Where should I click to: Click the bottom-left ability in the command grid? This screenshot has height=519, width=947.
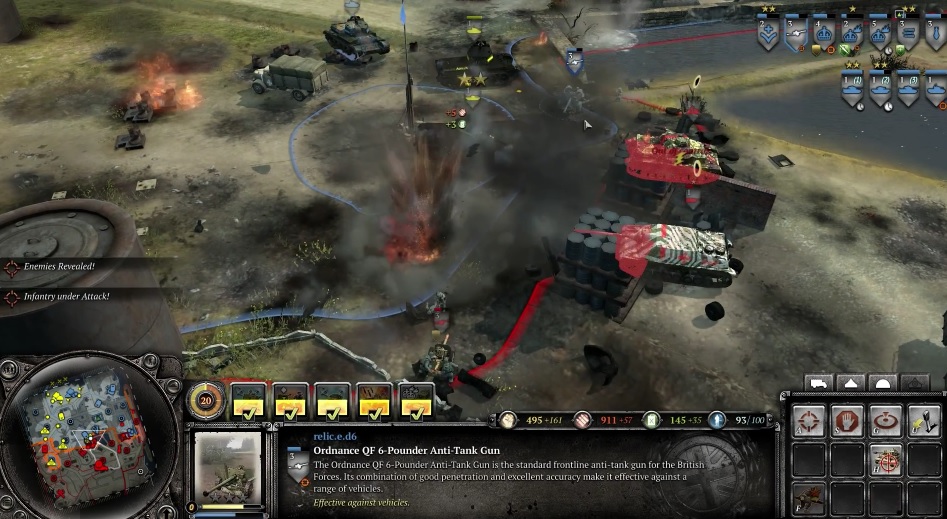tap(809, 497)
